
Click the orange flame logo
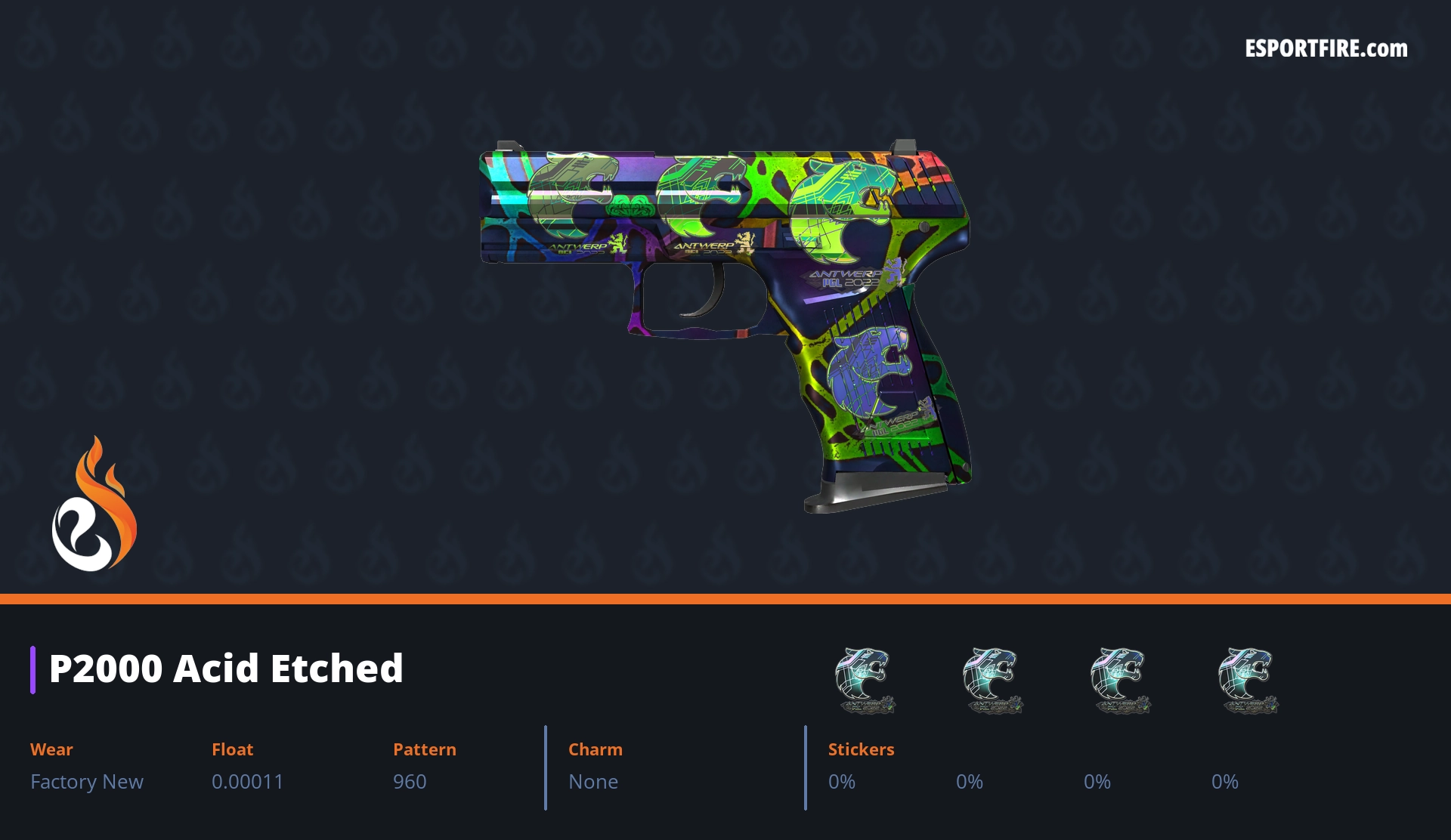click(x=94, y=505)
